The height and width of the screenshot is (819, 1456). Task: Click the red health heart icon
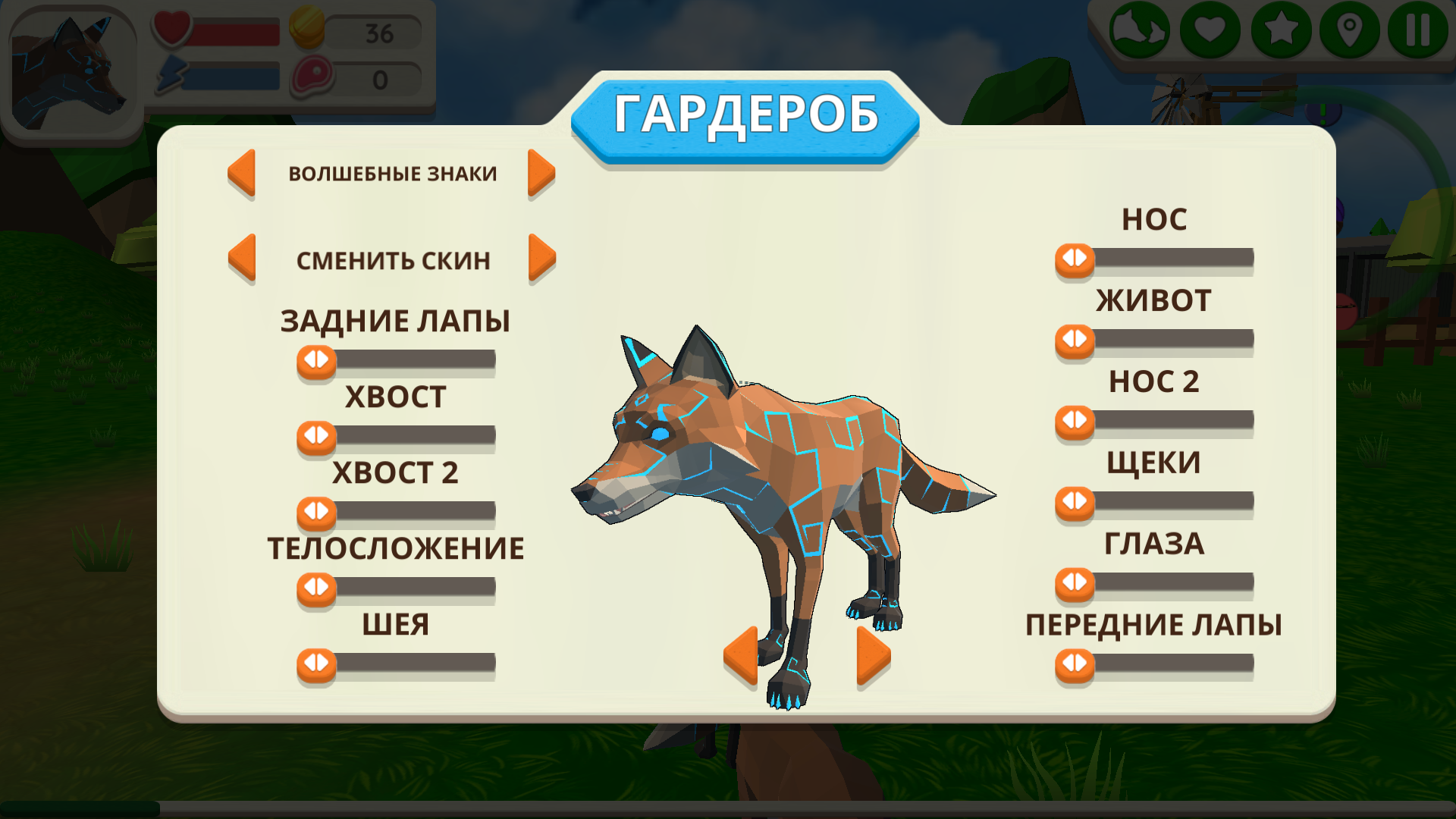pyautogui.click(x=173, y=29)
